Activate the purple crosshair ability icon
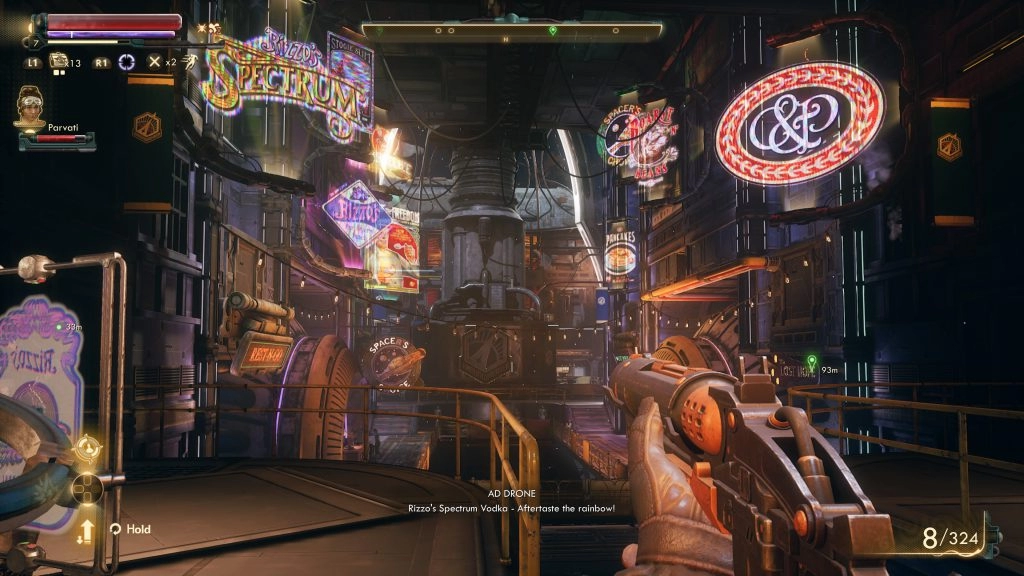Image resolution: width=1024 pixels, height=576 pixels. (x=127, y=62)
